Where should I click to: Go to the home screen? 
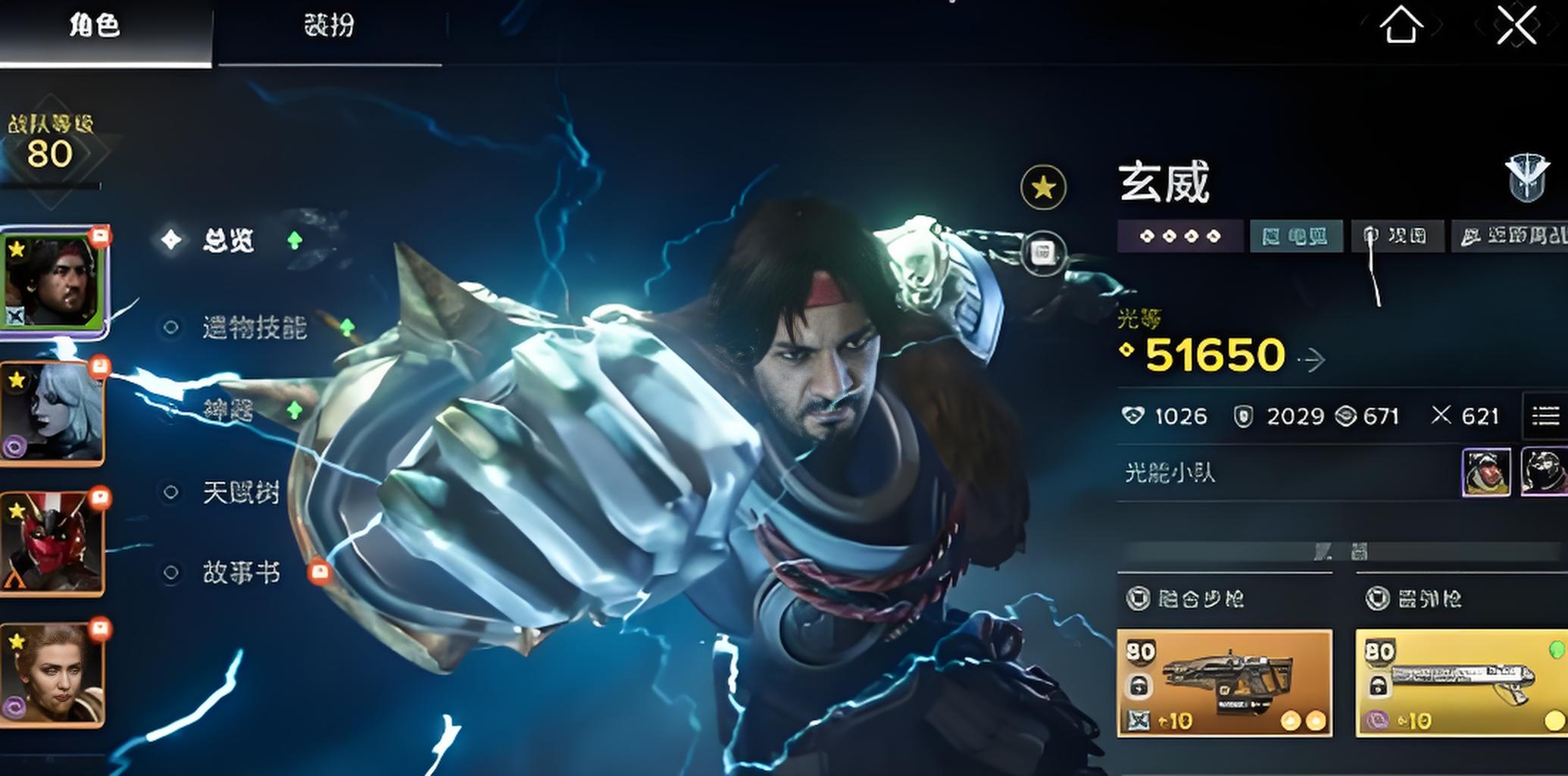pos(1401,26)
